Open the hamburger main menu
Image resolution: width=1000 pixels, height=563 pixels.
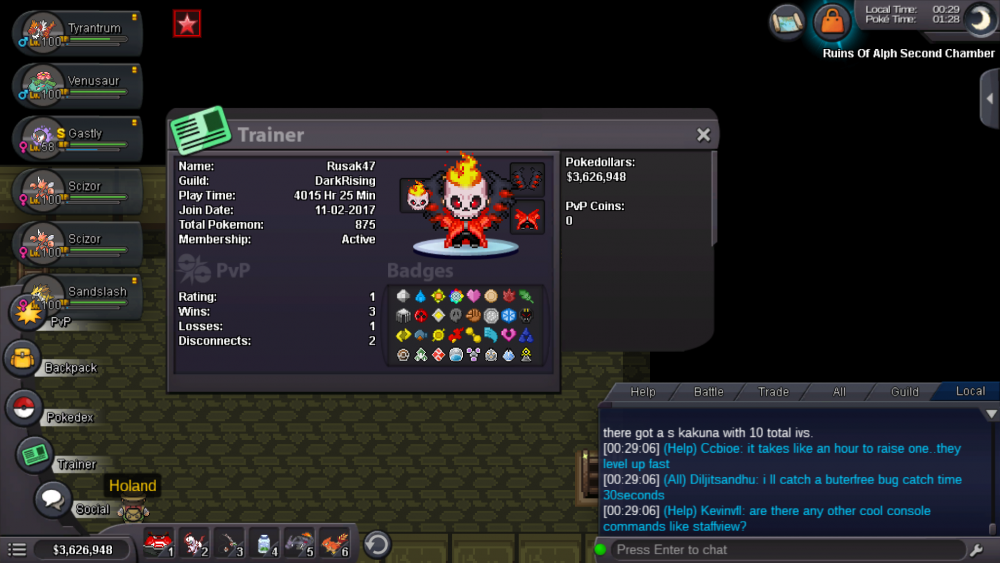(x=17, y=549)
